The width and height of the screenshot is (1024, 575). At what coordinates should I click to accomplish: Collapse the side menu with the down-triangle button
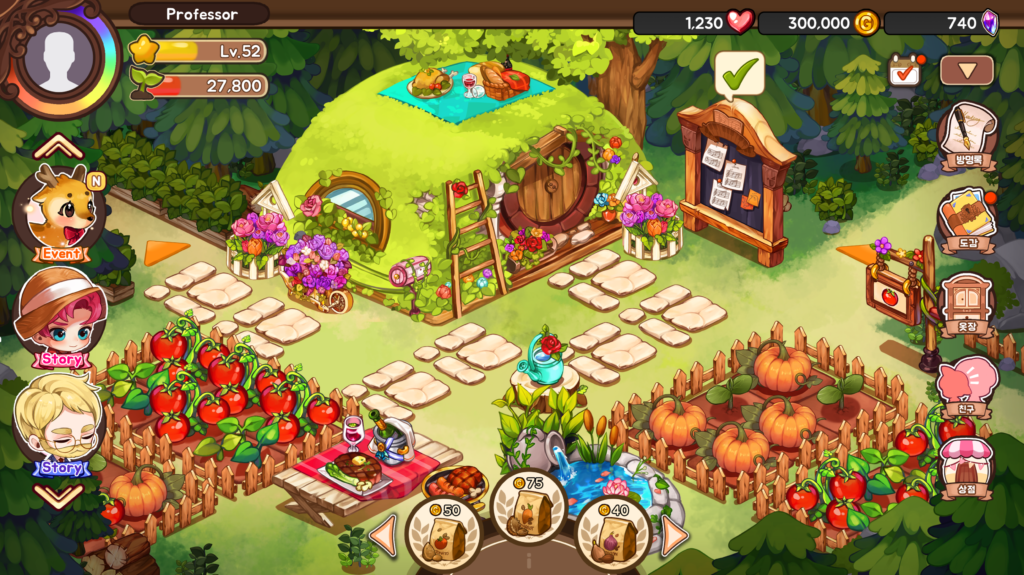click(966, 70)
